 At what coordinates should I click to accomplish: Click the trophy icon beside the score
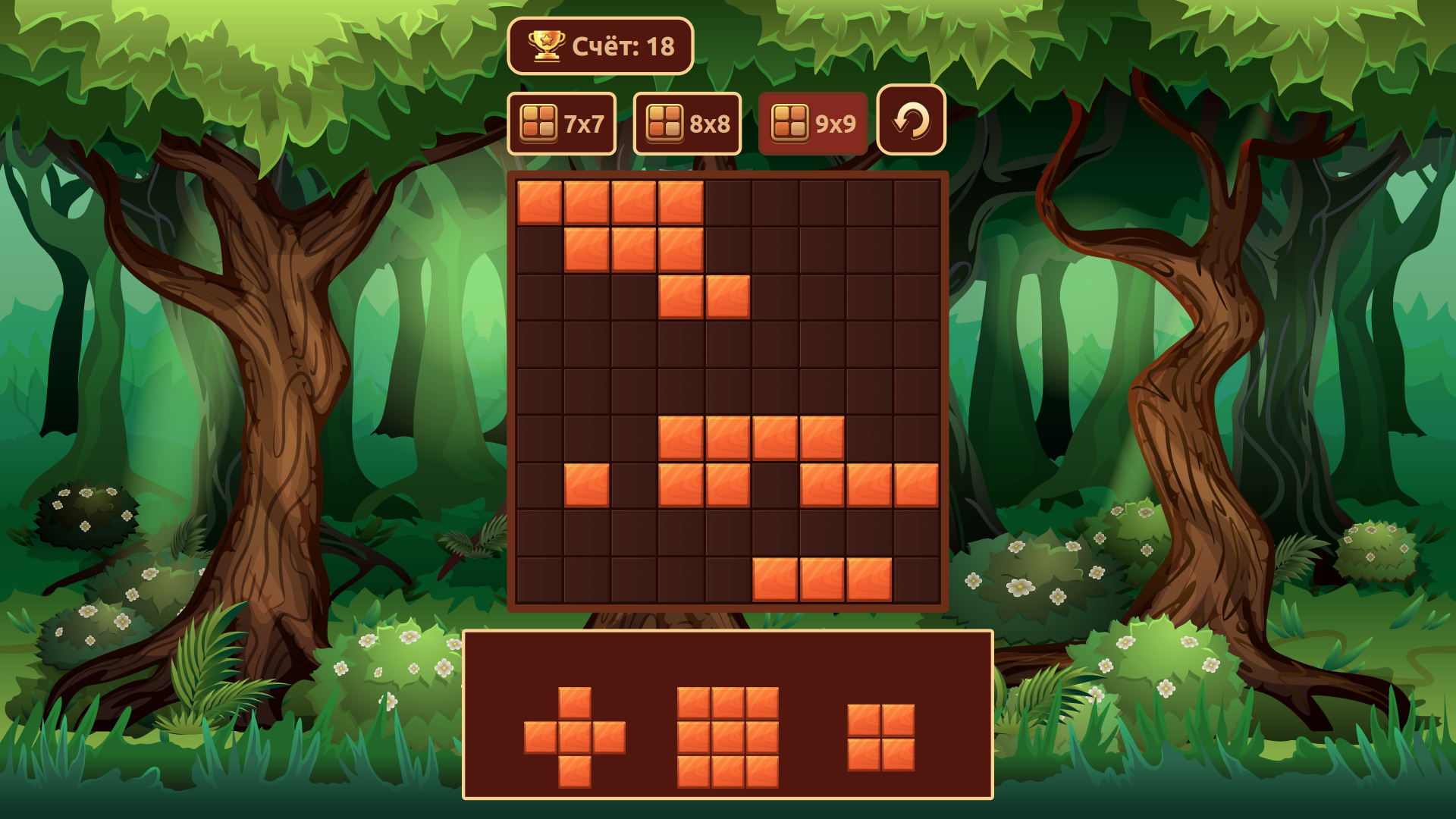548,46
